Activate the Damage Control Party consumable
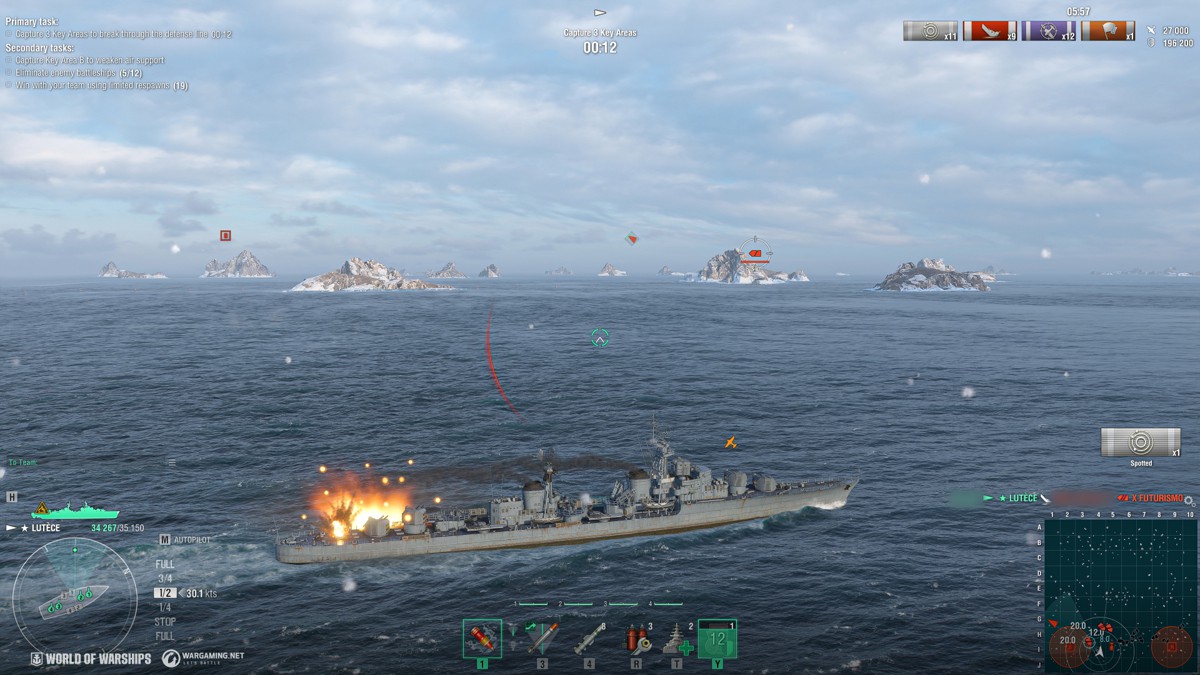The height and width of the screenshot is (675, 1200). pyautogui.click(x=636, y=638)
